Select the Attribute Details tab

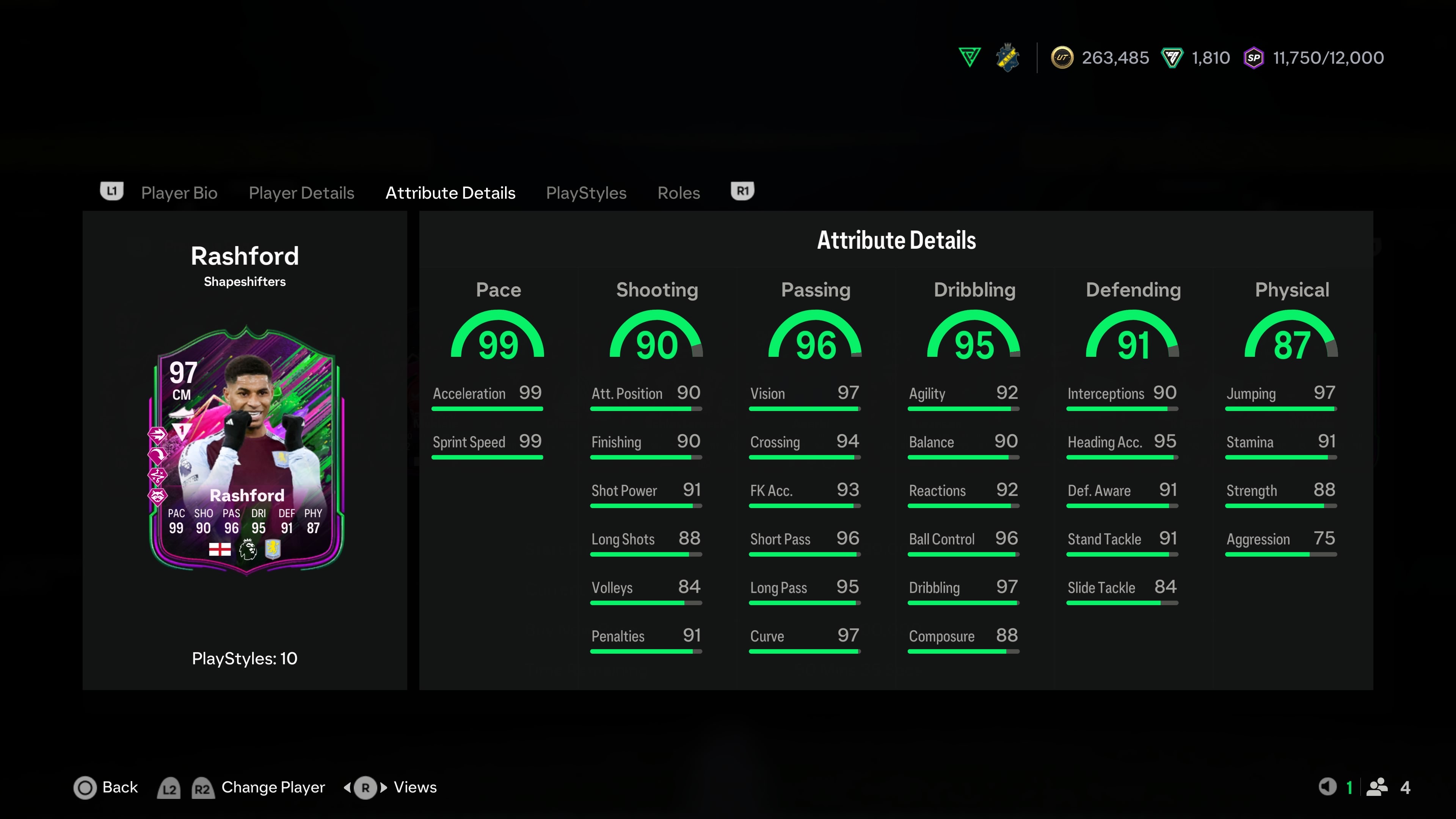[x=450, y=193]
